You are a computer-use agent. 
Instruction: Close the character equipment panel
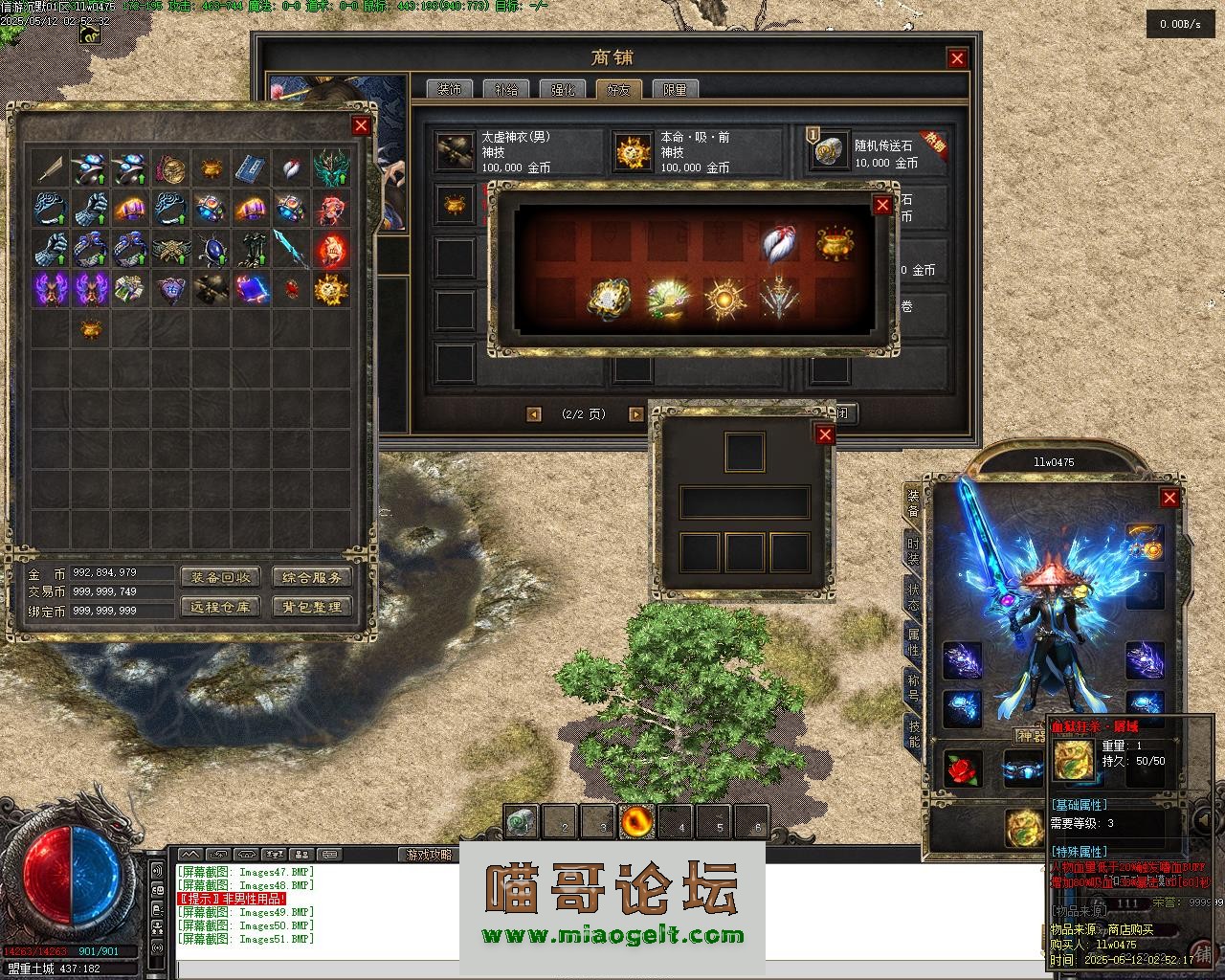[1169, 498]
